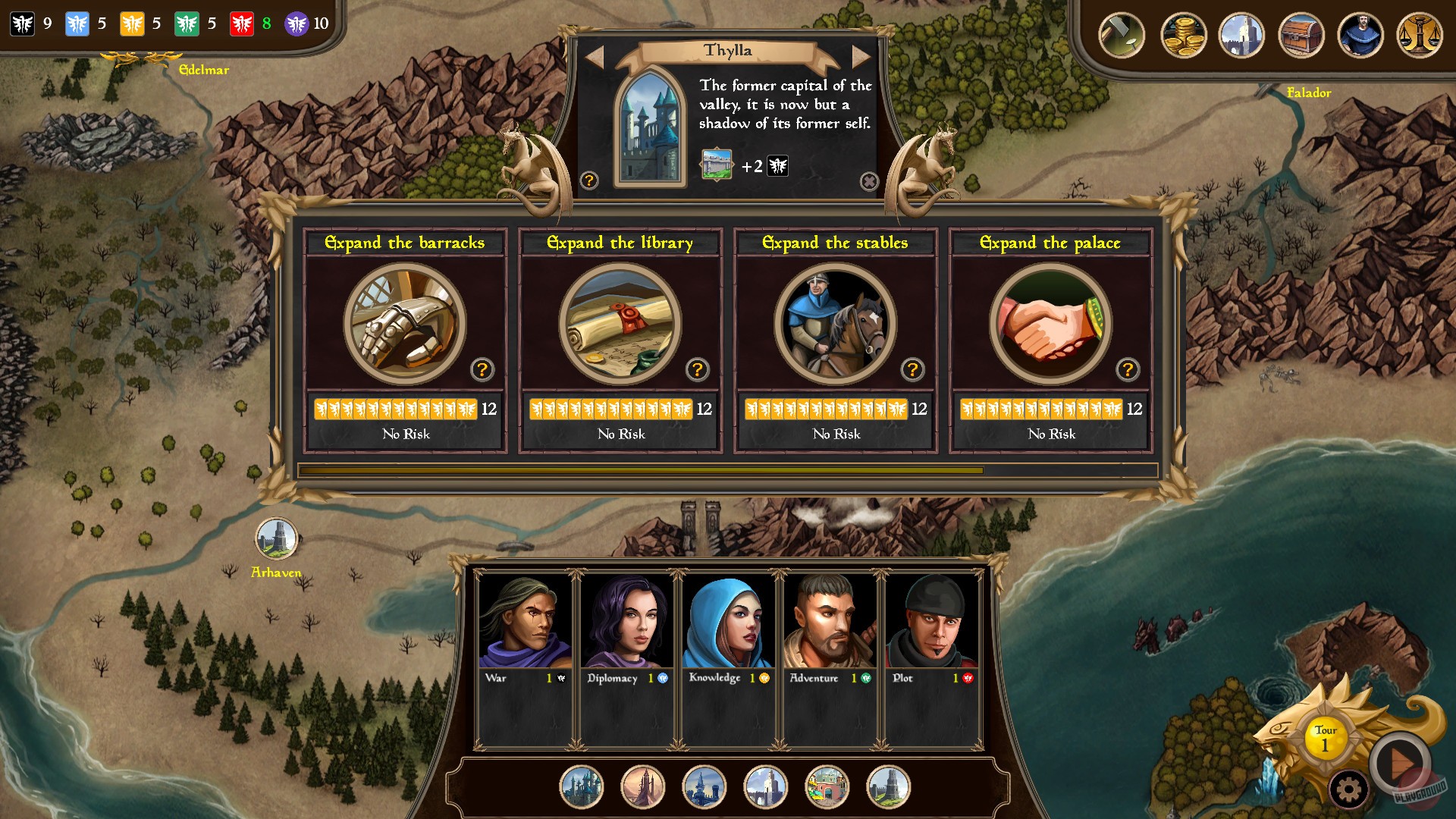This screenshot has height=819, width=1456.
Task: Select the War hero portrait
Action: pos(525,622)
